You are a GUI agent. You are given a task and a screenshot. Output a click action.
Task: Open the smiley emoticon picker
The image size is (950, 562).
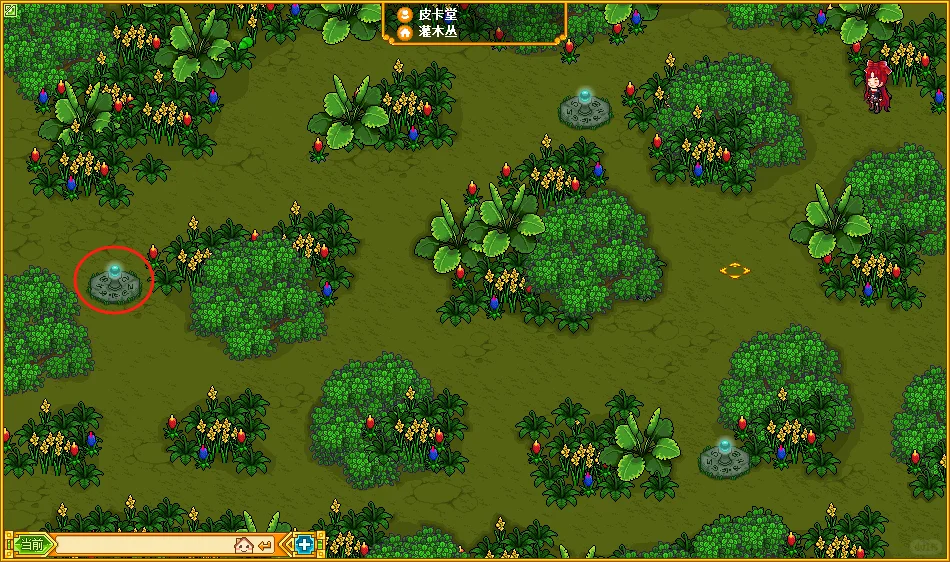tap(242, 545)
